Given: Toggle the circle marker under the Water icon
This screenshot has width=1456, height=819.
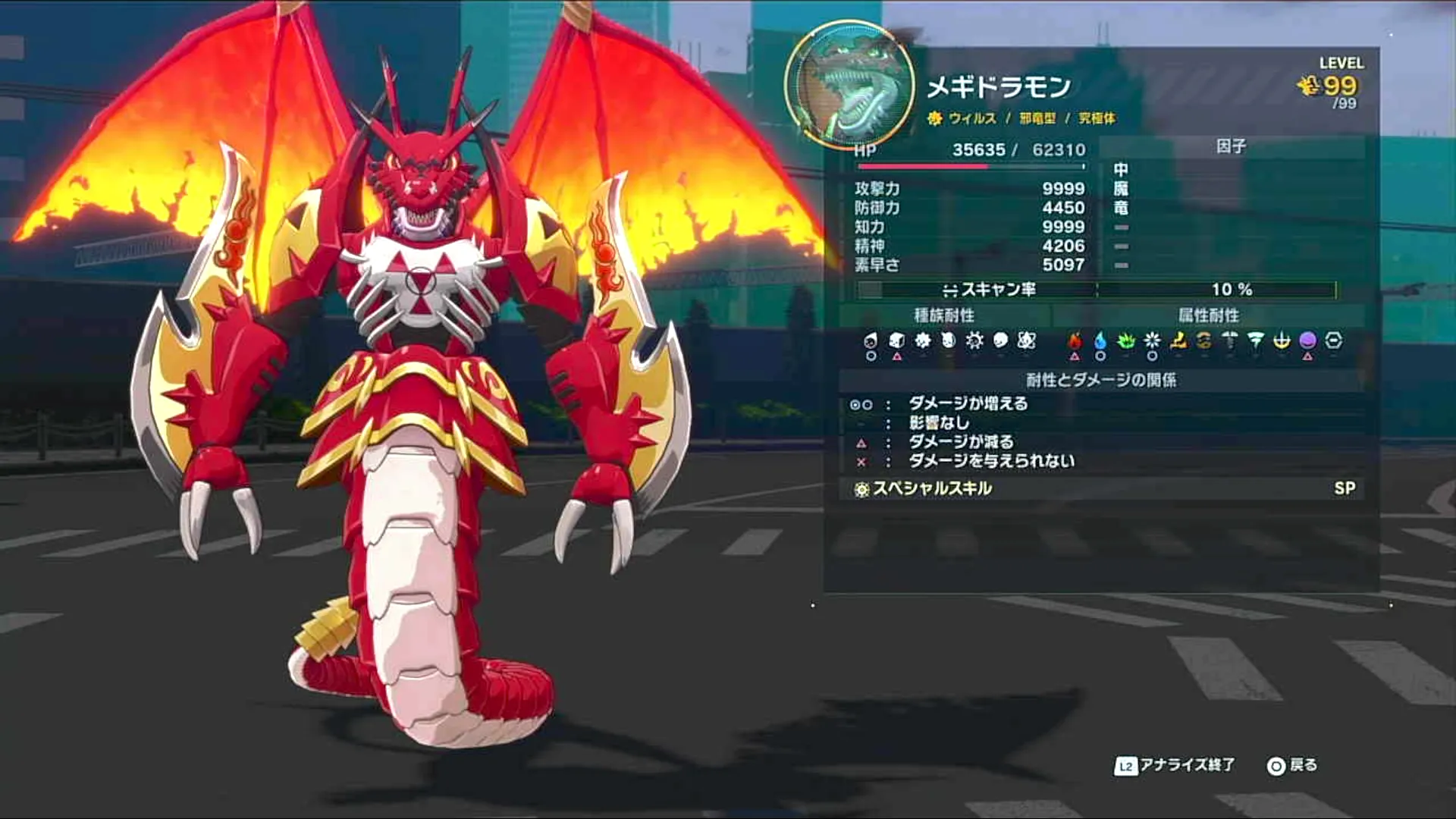Looking at the screenshot, I should (1100, 355).
